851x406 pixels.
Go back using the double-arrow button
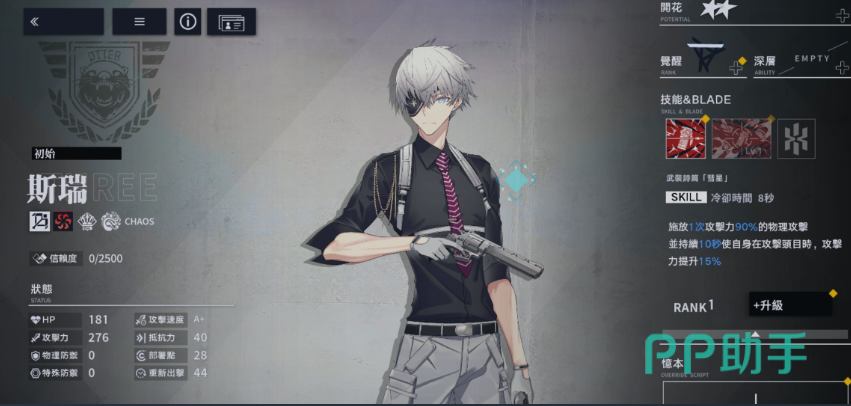63,21
